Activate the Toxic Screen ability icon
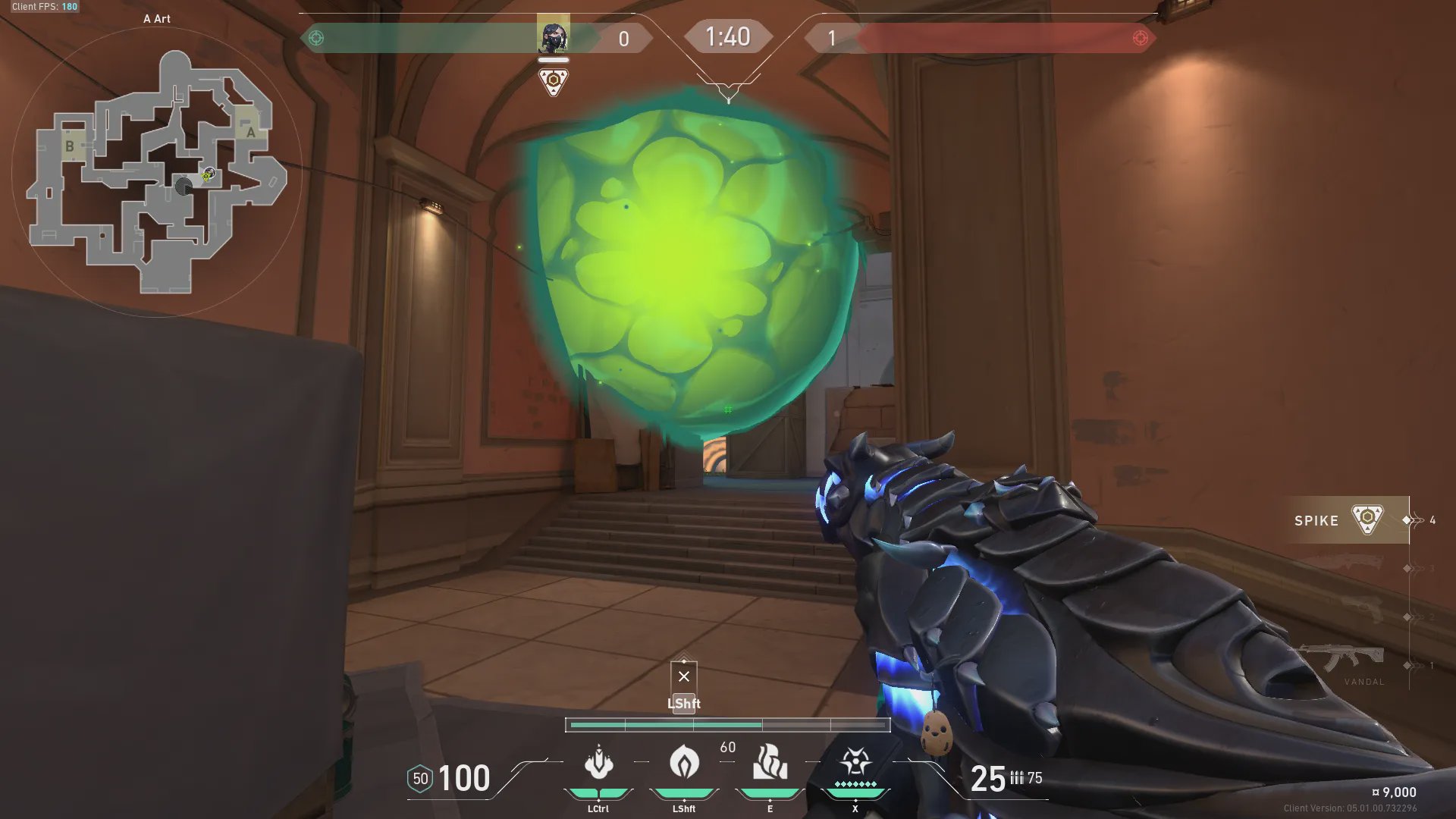The height and width of the screenshot is (819, 1456). [770, 763]
